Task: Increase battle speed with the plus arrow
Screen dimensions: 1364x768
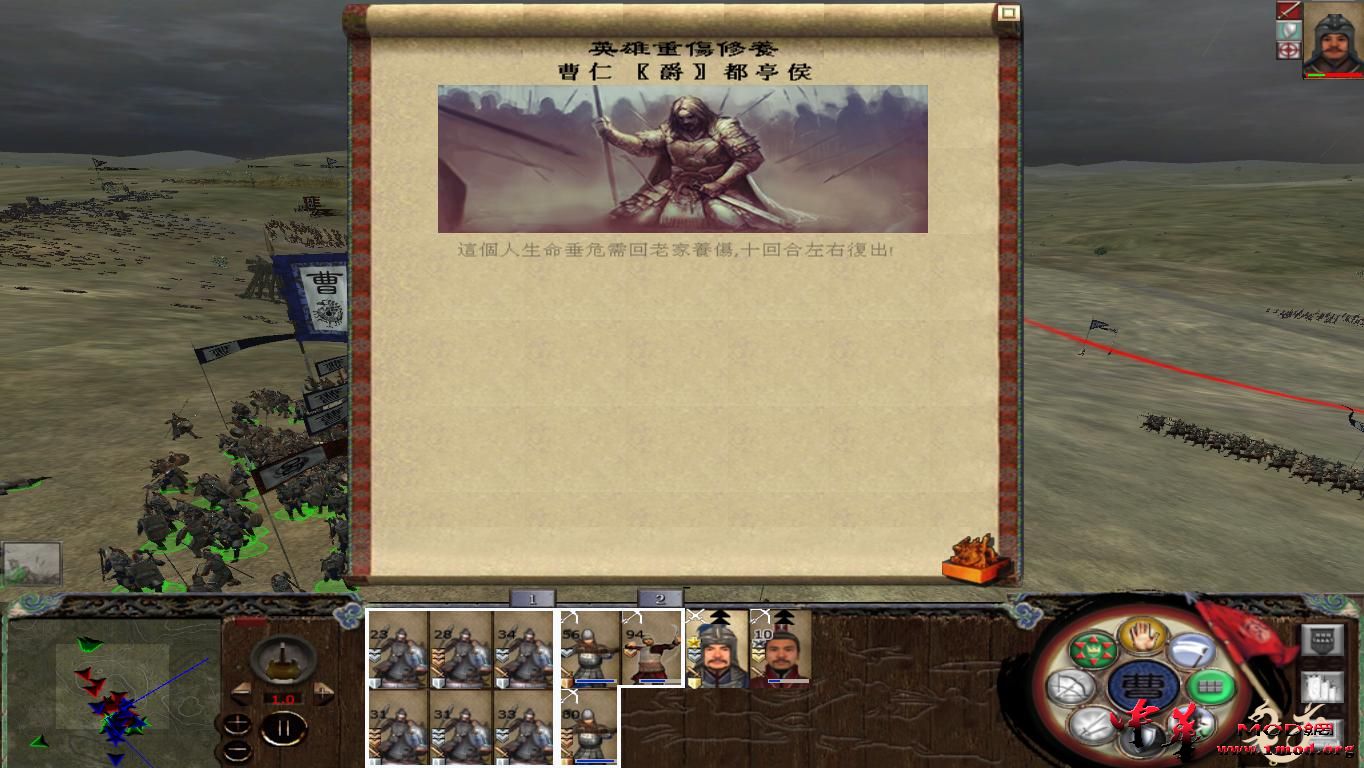Action: coord(322,693)
